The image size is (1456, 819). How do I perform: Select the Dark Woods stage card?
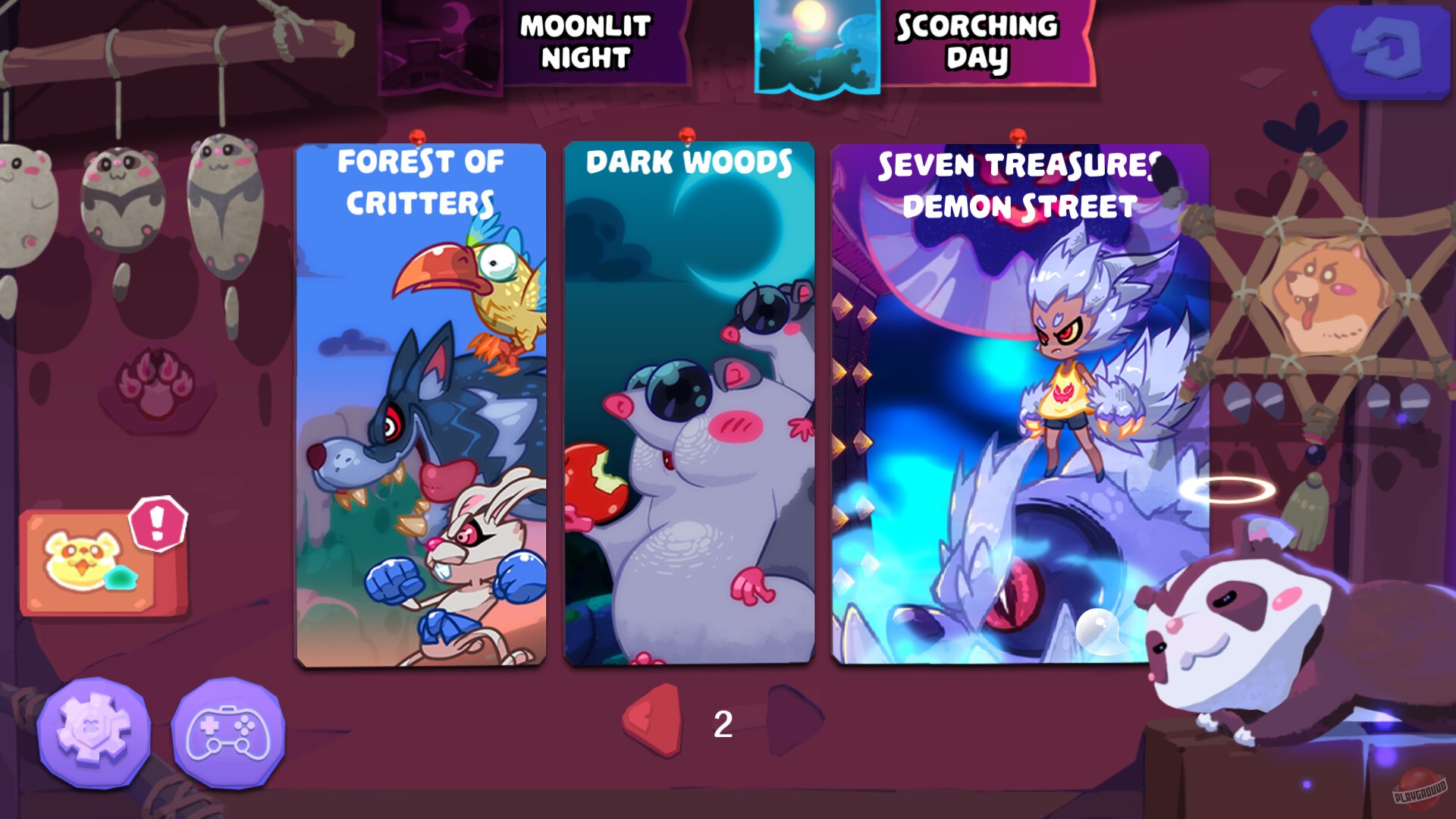(x=688, y=402)
